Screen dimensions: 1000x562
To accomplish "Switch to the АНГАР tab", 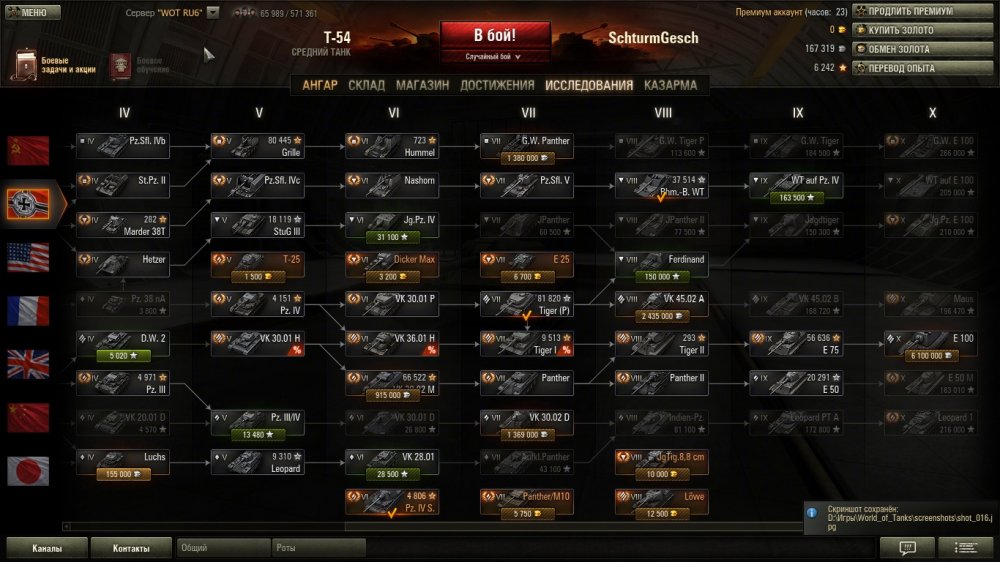I will point(320,85).
